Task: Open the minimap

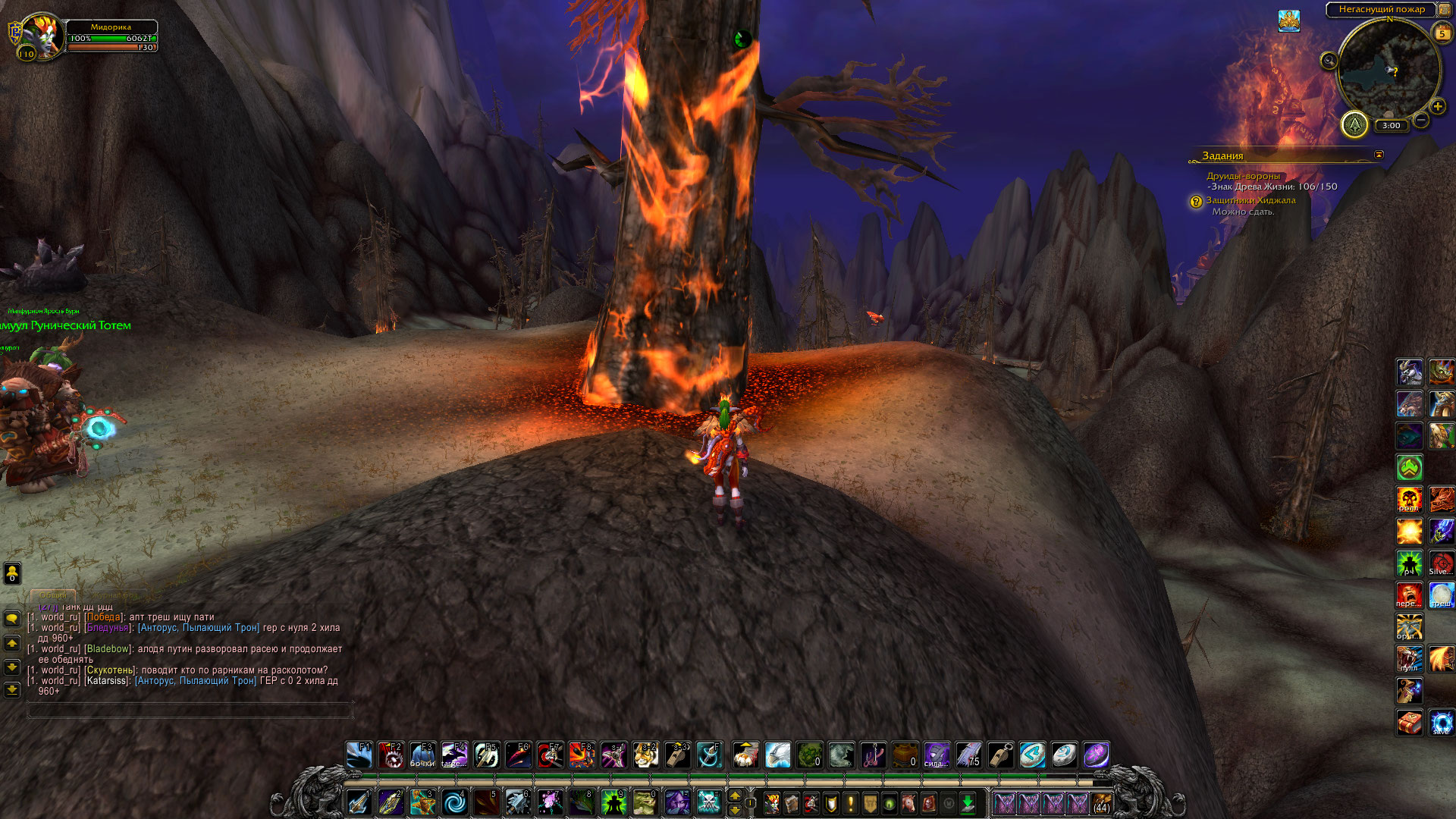Action: coord(1389,70)
